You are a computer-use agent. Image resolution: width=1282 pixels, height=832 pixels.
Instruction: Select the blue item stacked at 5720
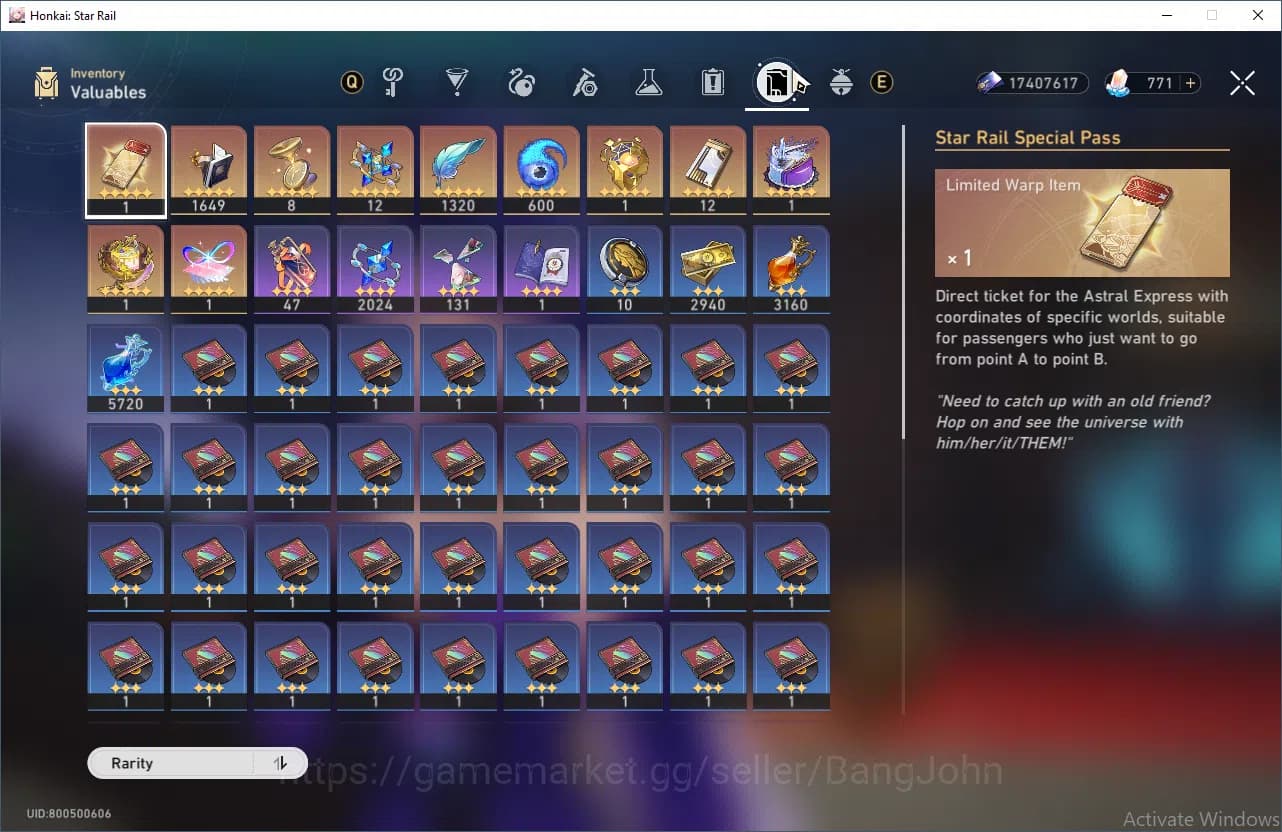pos(125,368)
